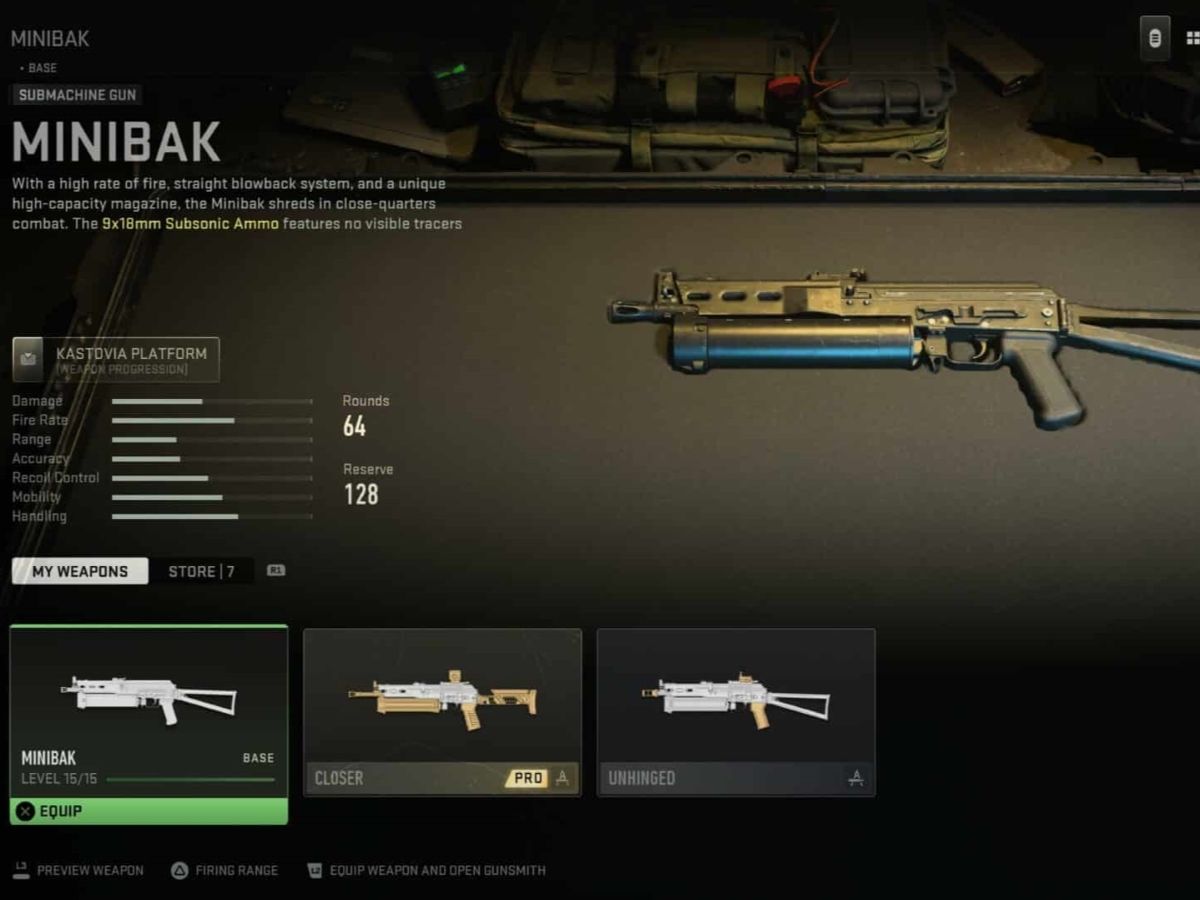
Task: Switch to the My Weapons tab
Action: tap(80, 572)
